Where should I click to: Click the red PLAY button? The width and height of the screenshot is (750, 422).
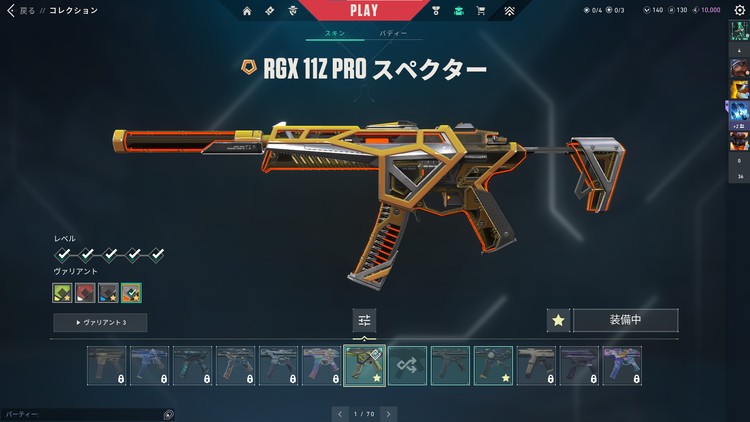pos(364,10)
